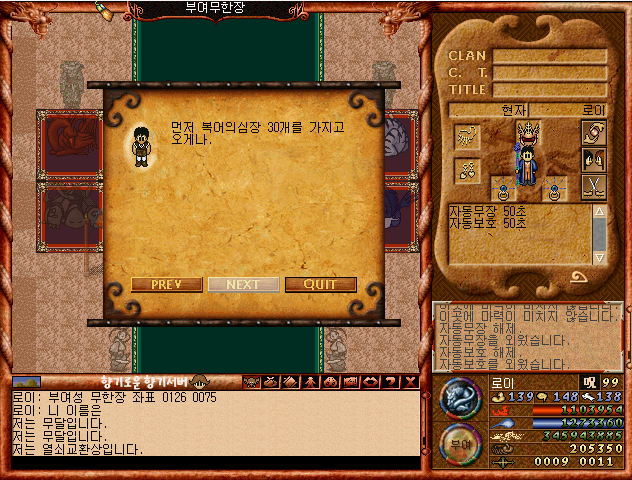This screenshot has width=632, height=480.
Task: Click the crossed swords icon
Action: click(x=594, y=186)
